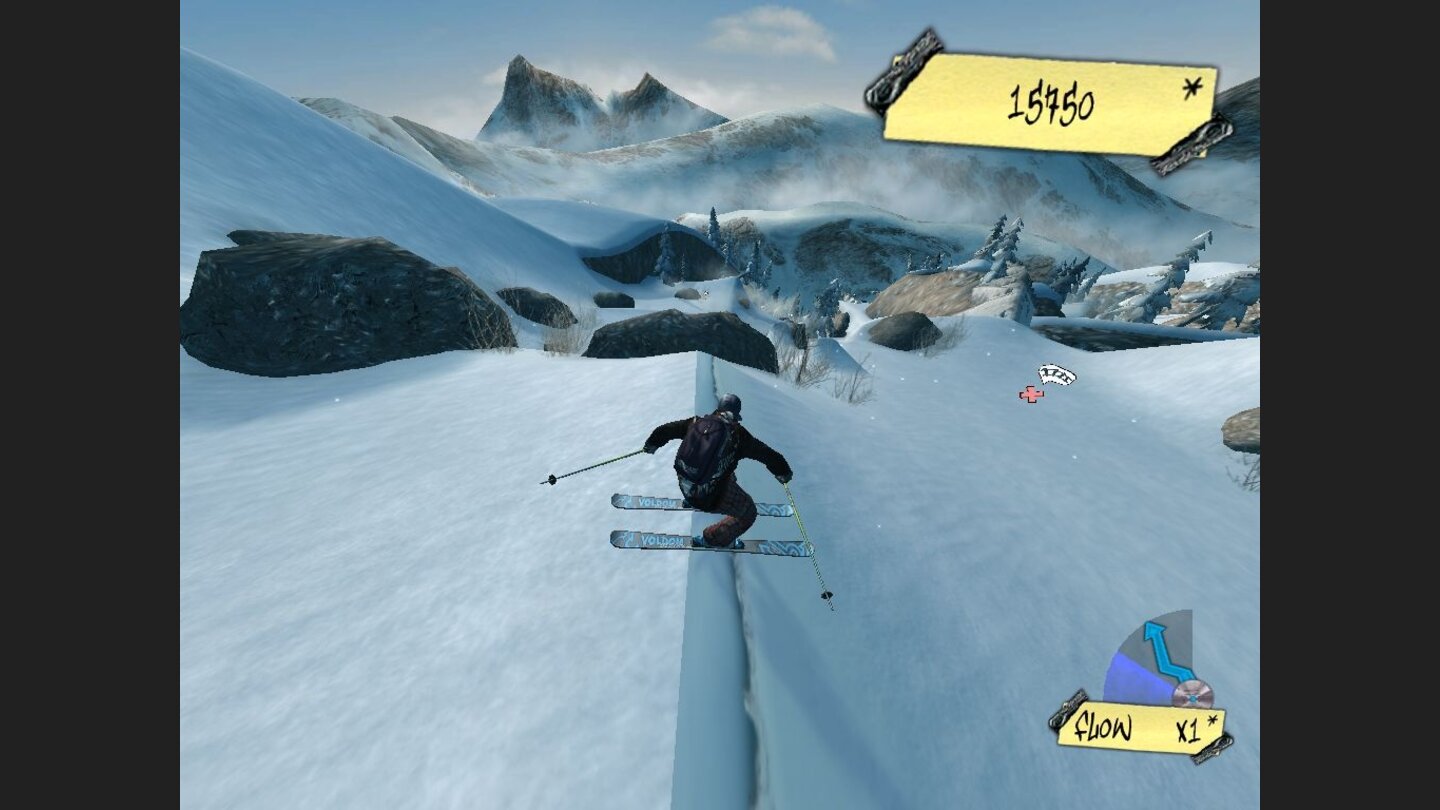The width and height of the screenshot is (1440, 810).
Task: Click the CD disc icon on the flow gauge
Action: point(1196,692)
